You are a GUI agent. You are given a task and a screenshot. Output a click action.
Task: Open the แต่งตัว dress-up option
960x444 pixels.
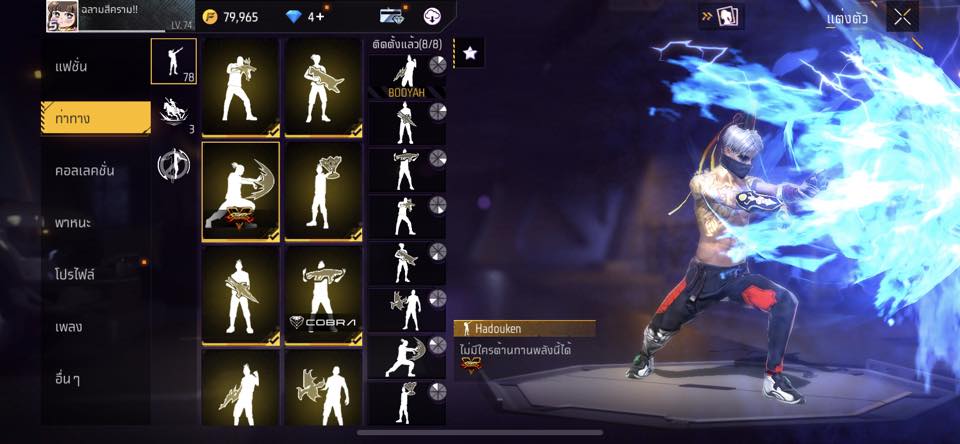[846, 18]
